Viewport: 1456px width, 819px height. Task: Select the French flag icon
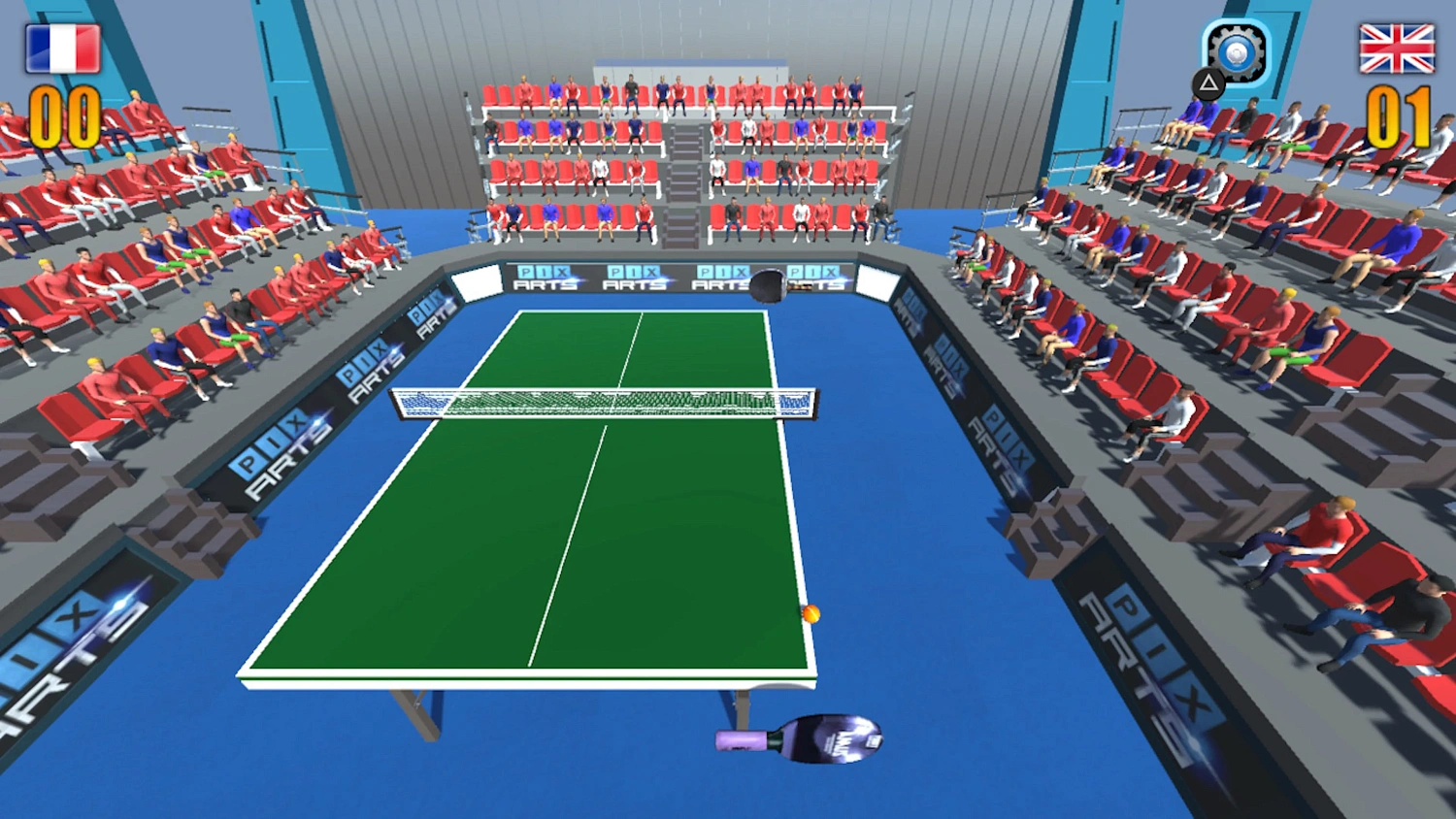(x=62, y=45)
